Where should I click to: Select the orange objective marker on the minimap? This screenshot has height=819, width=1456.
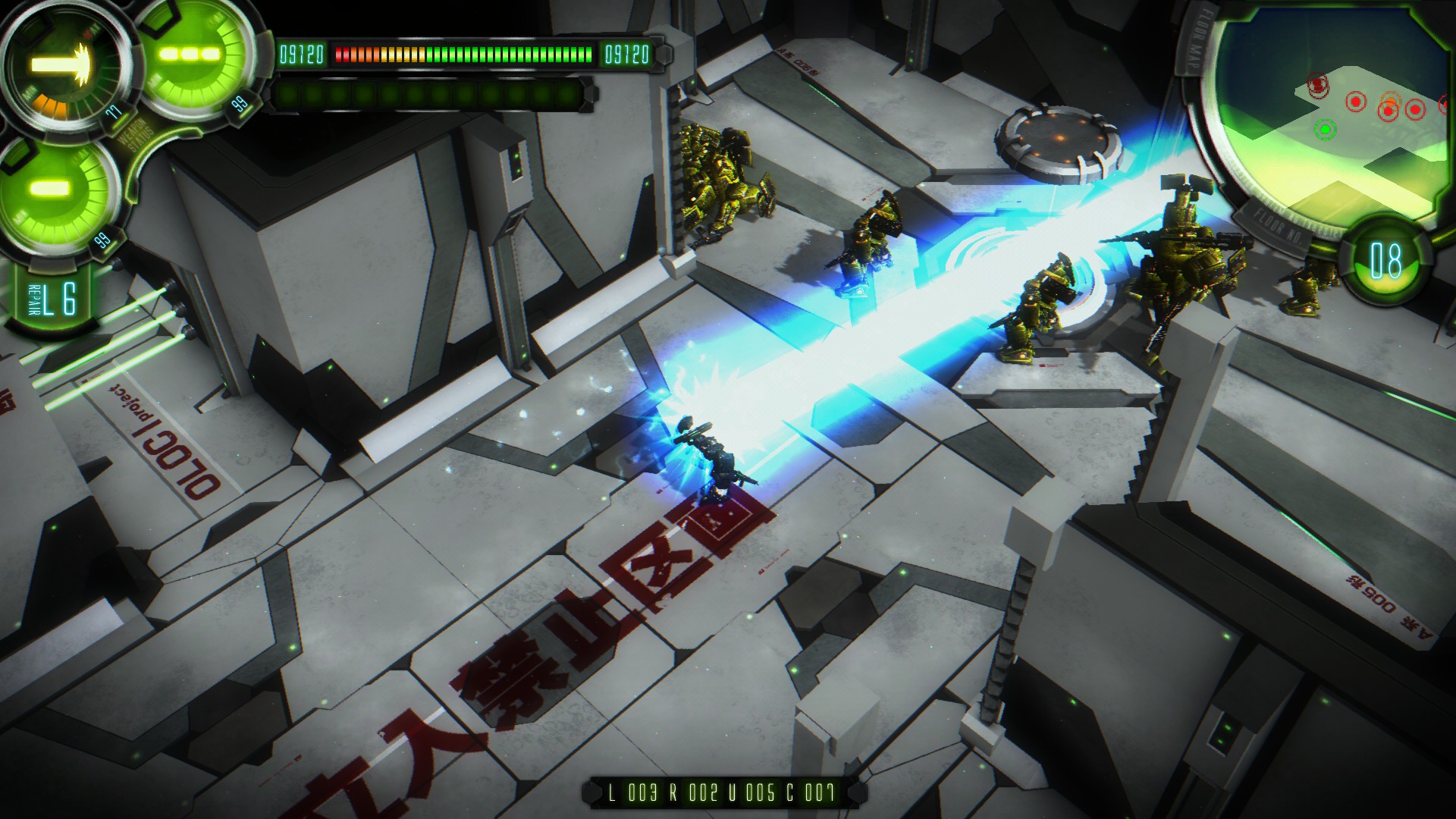pyautogui.click(x=1390, y=100)
